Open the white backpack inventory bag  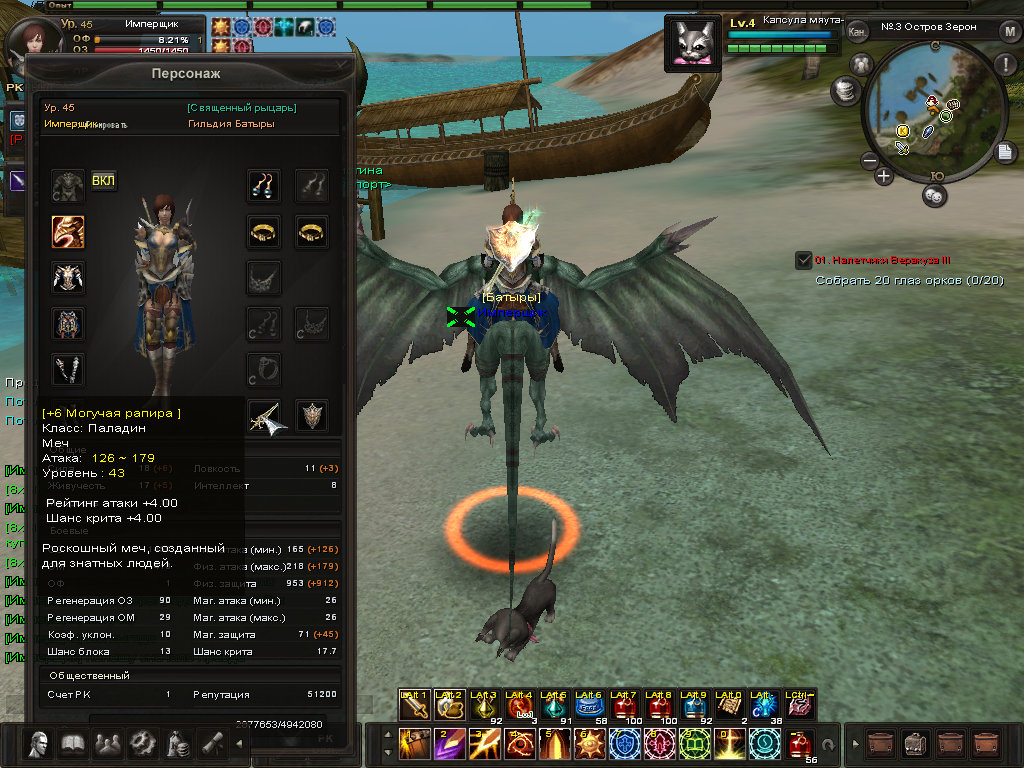coord(915,744)
